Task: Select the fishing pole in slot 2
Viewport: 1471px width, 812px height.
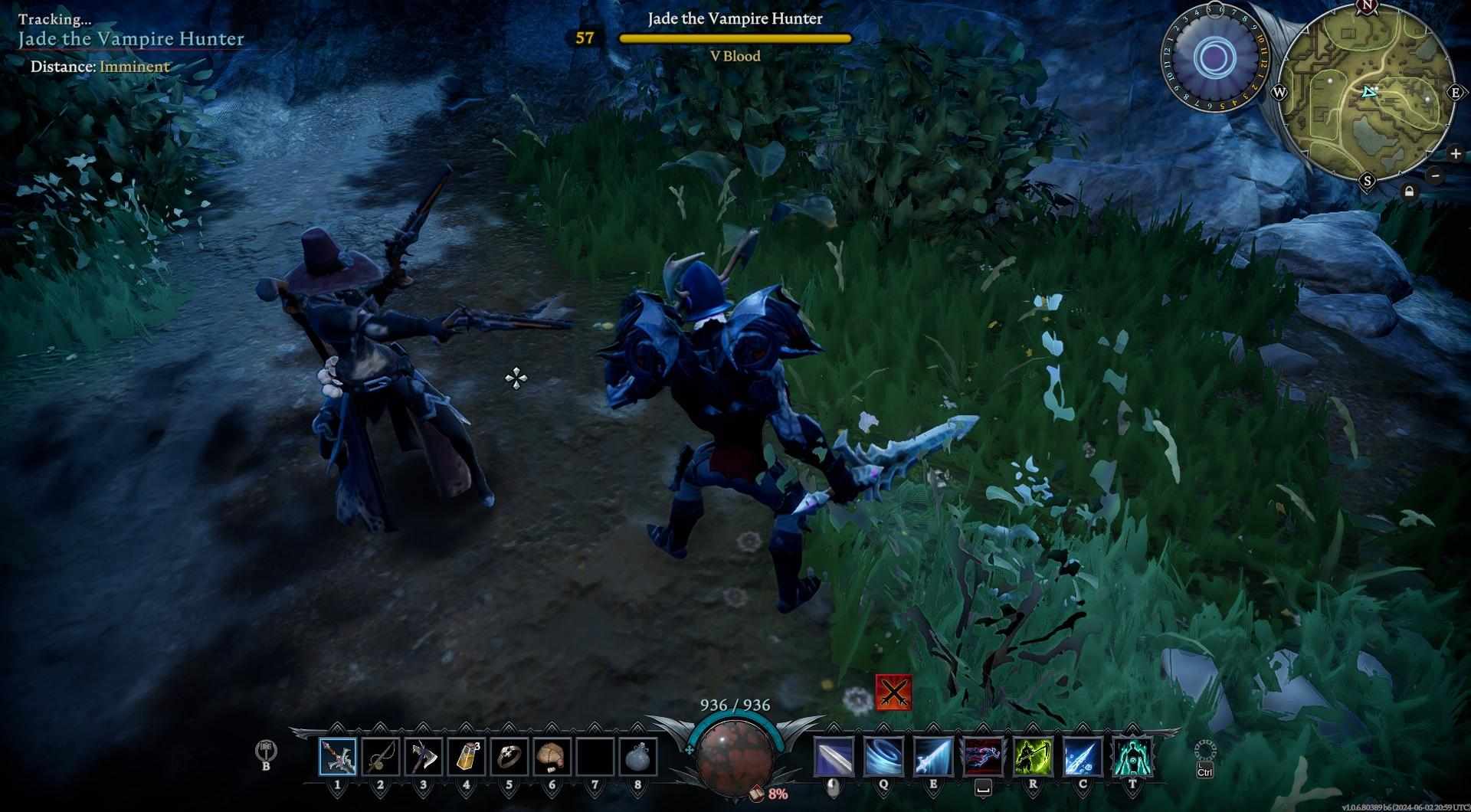Action: pyautogui.click(x=380, y=757)
